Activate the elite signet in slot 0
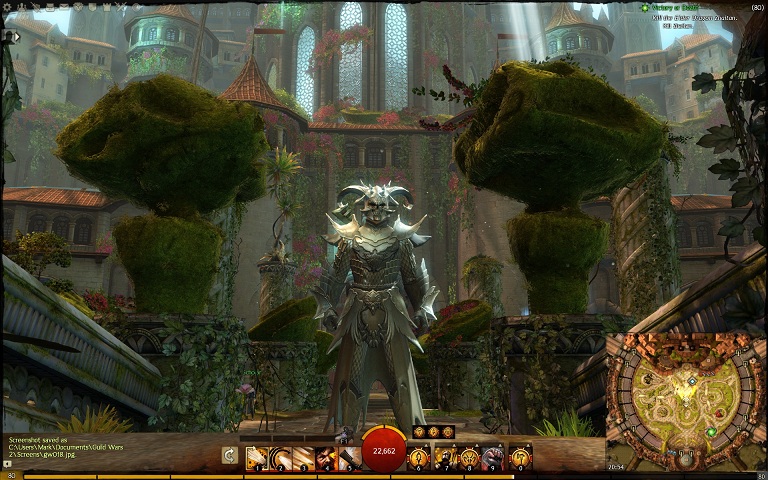The width and height of the screenshot is (768, 480). (x=519, y=458)
